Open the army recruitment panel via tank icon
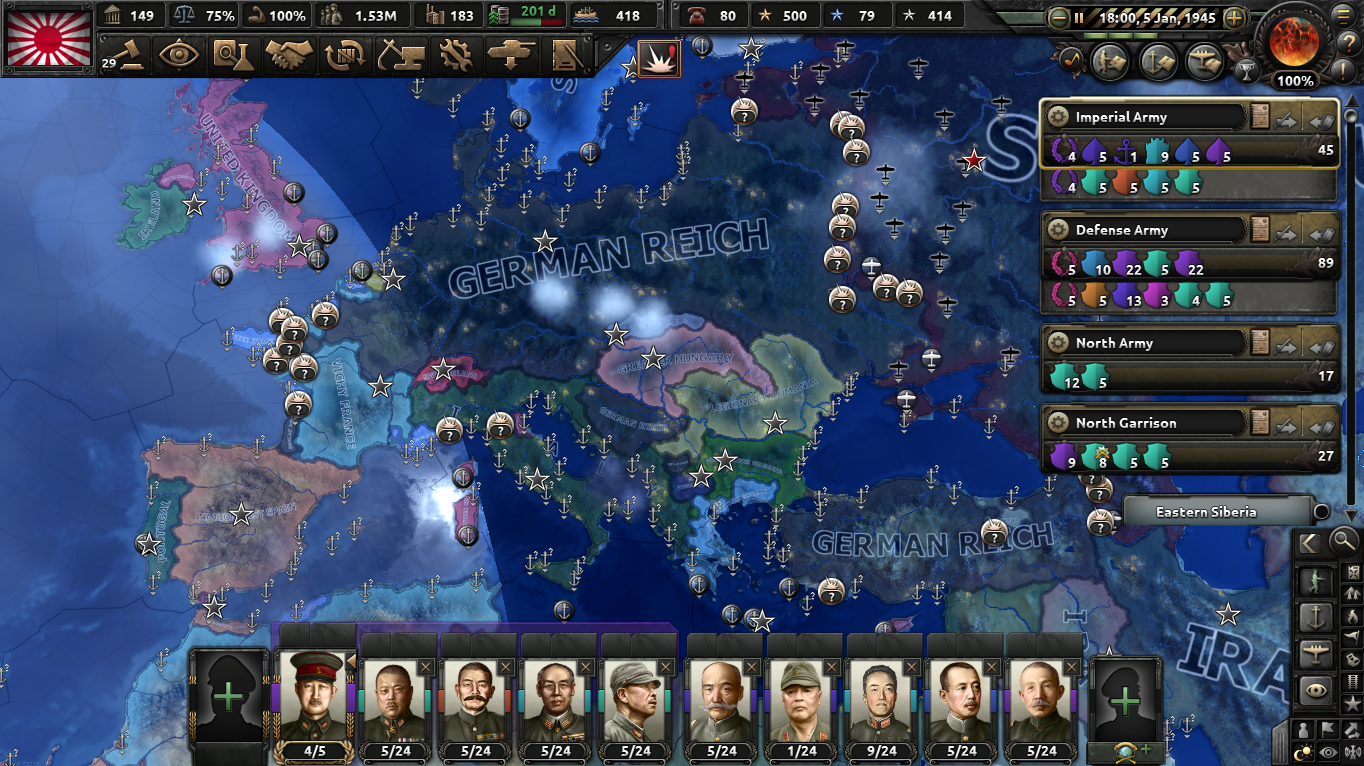The width and height of the screenshot is (1364, 766). point(512,57)
